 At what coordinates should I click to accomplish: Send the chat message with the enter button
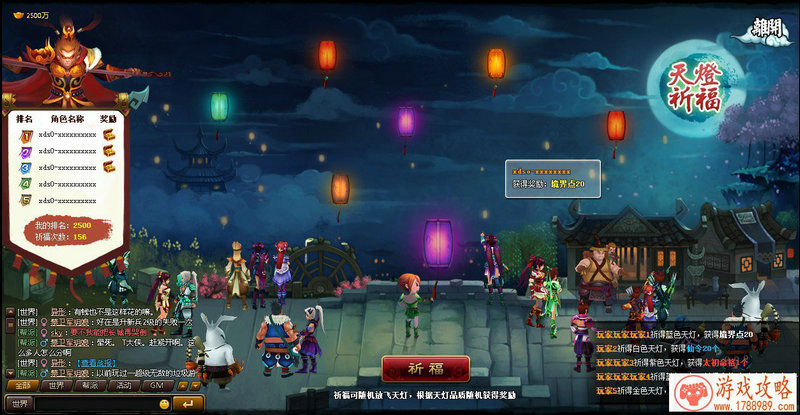(186, 402)
